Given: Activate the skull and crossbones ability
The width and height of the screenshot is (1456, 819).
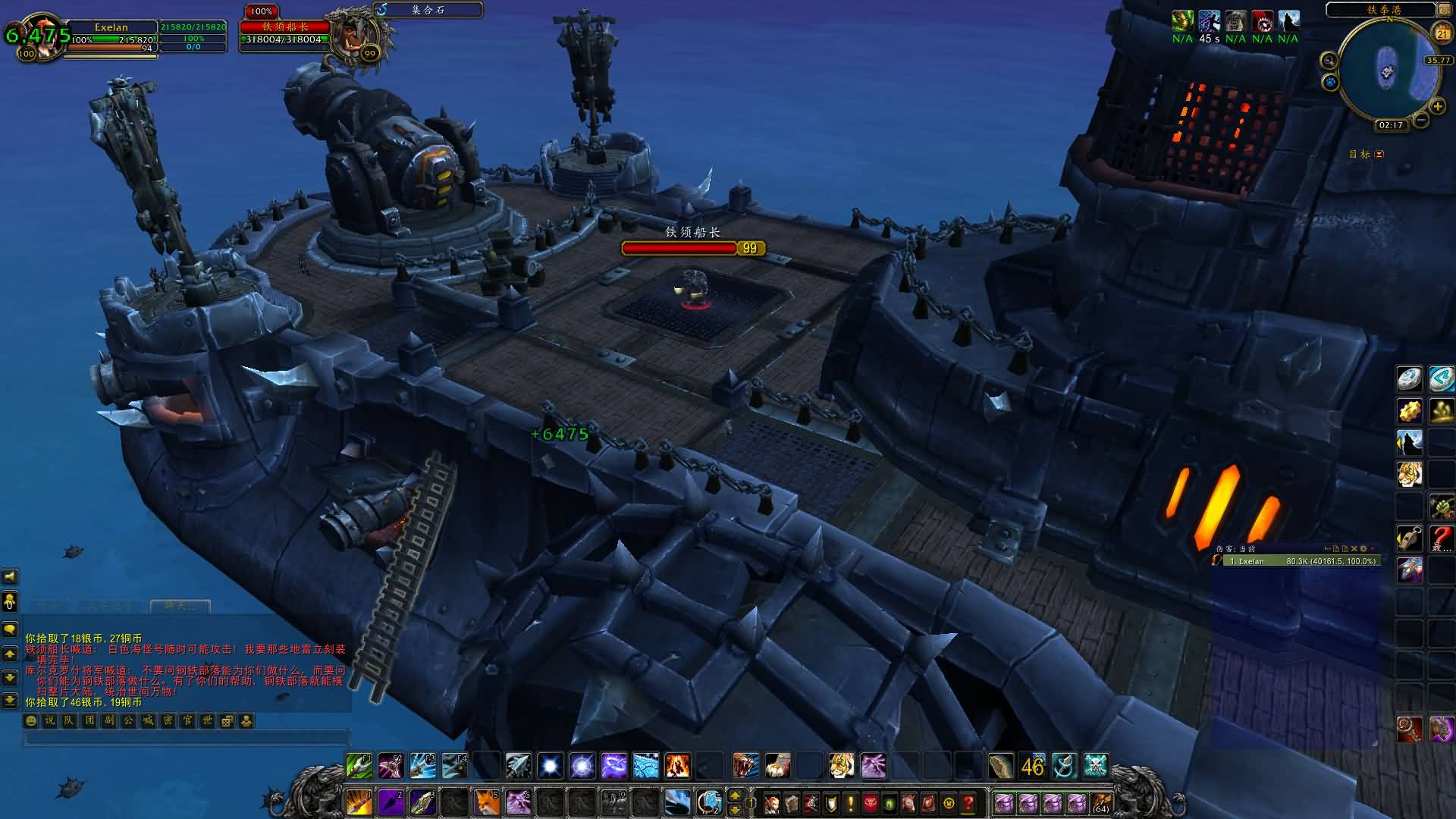Looking at the screenshot, I should (1095, 766).
